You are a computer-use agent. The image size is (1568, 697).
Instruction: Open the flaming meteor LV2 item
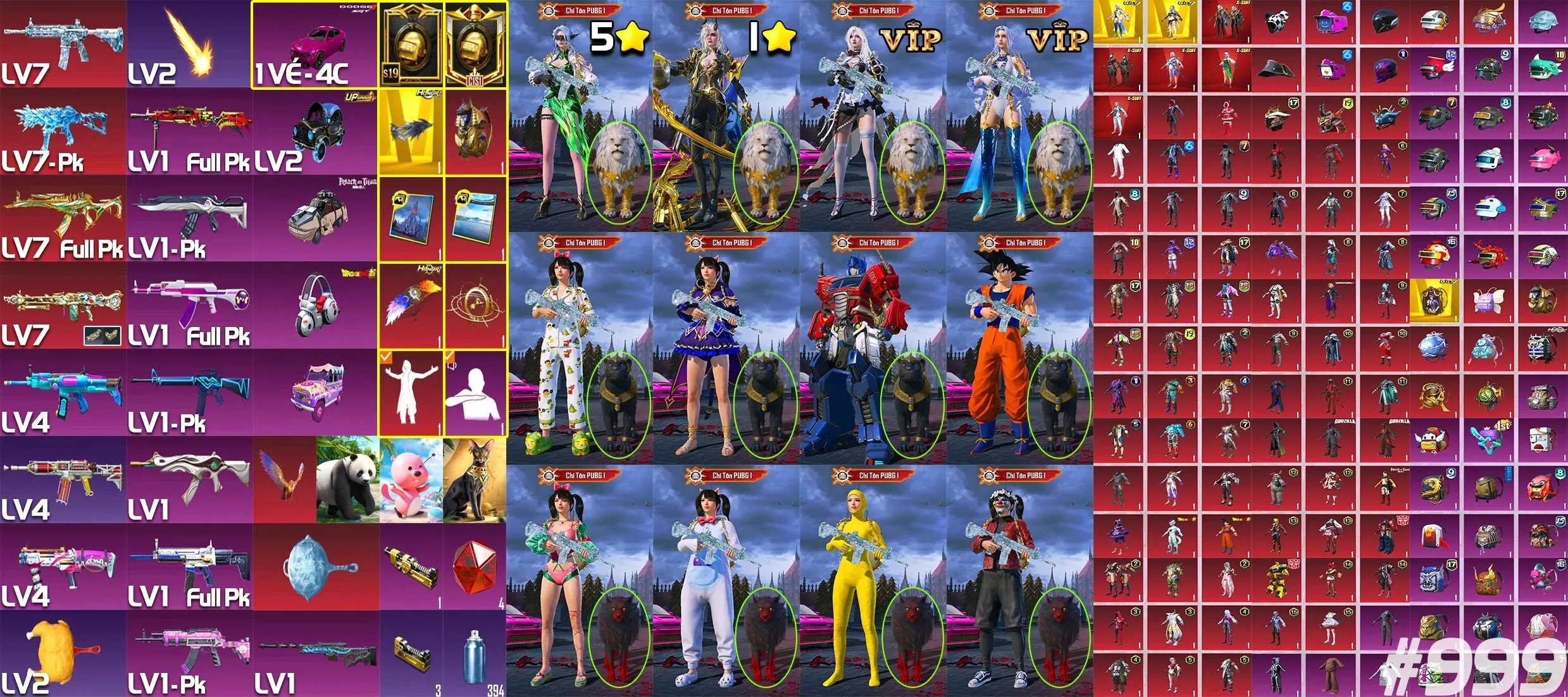click(189, 43)
